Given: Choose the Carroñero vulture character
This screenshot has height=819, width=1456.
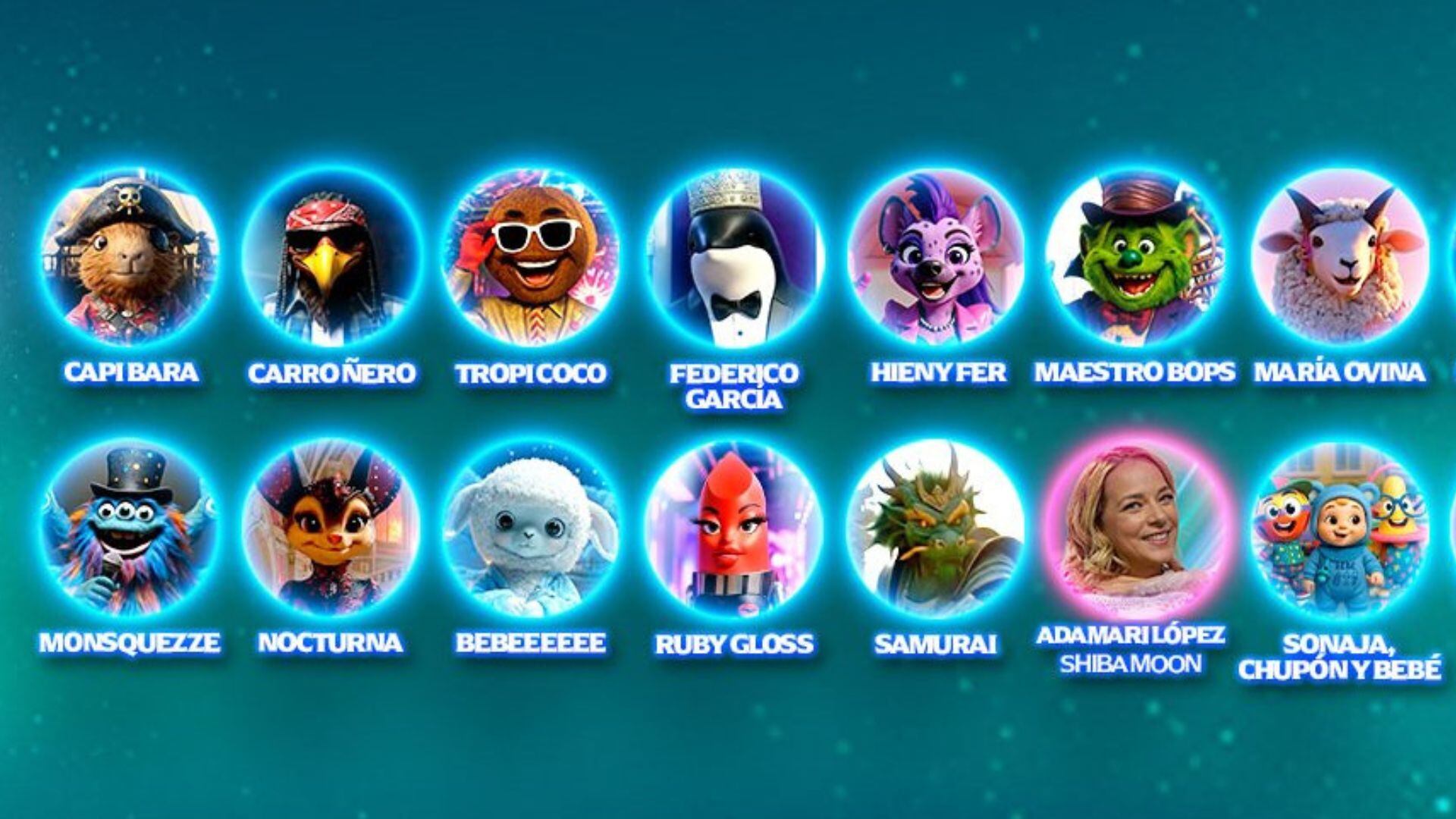Looking at the screenshot, I should tap(331, 259).
